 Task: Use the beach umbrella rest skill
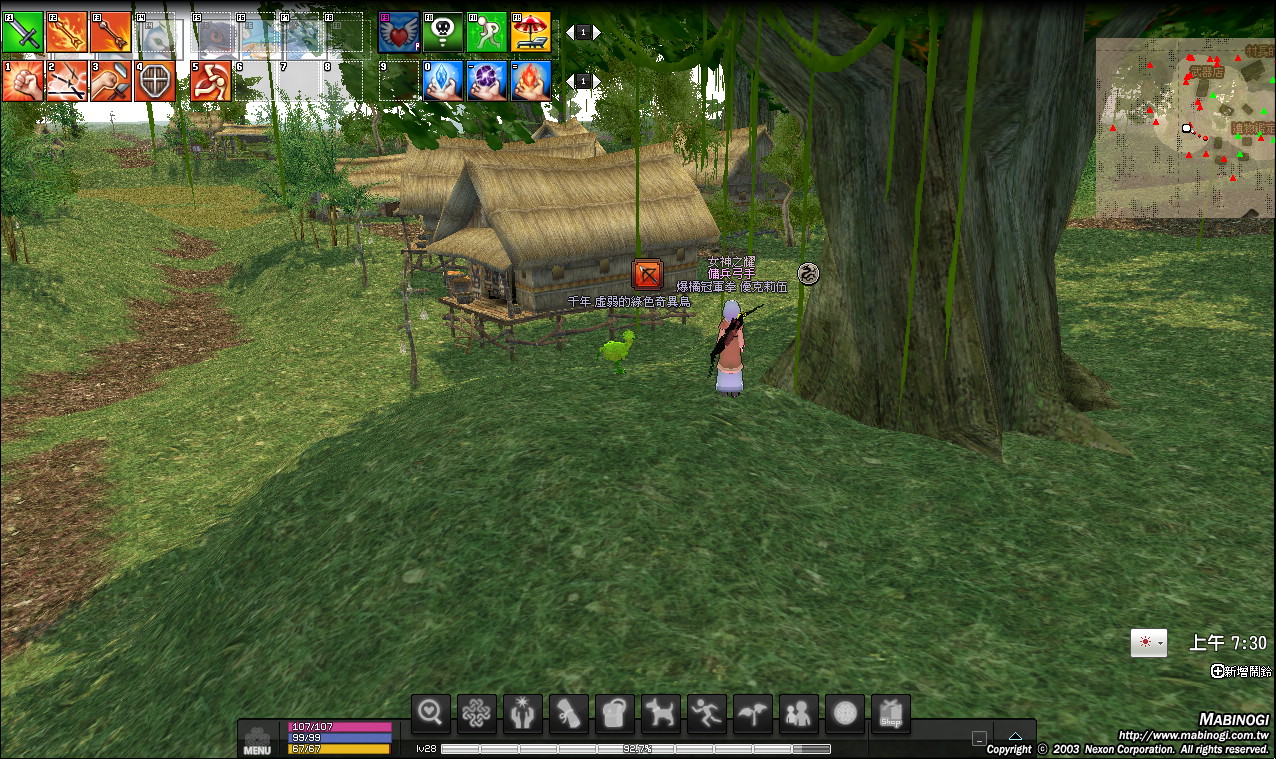click(x=531, y=32)
